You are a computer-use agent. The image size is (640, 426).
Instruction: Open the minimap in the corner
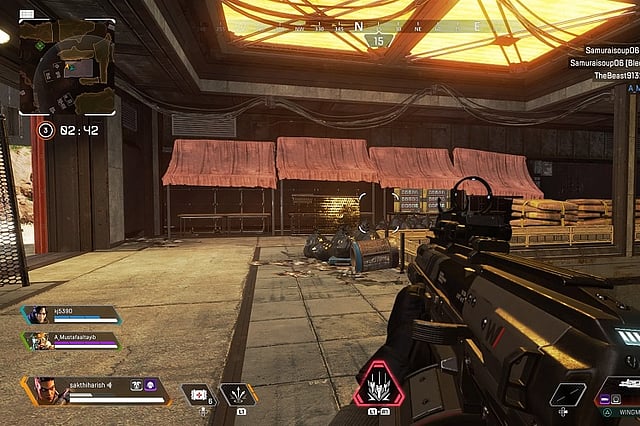point(67,65)
